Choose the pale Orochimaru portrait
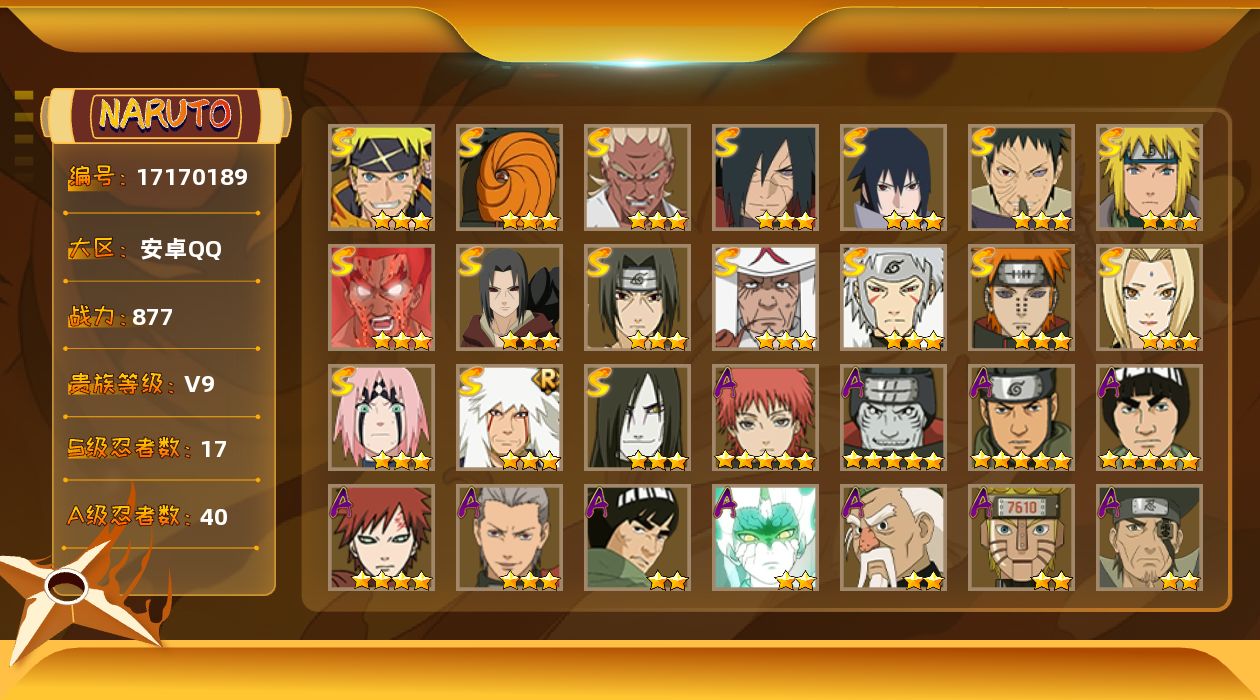 pos(637,417)
